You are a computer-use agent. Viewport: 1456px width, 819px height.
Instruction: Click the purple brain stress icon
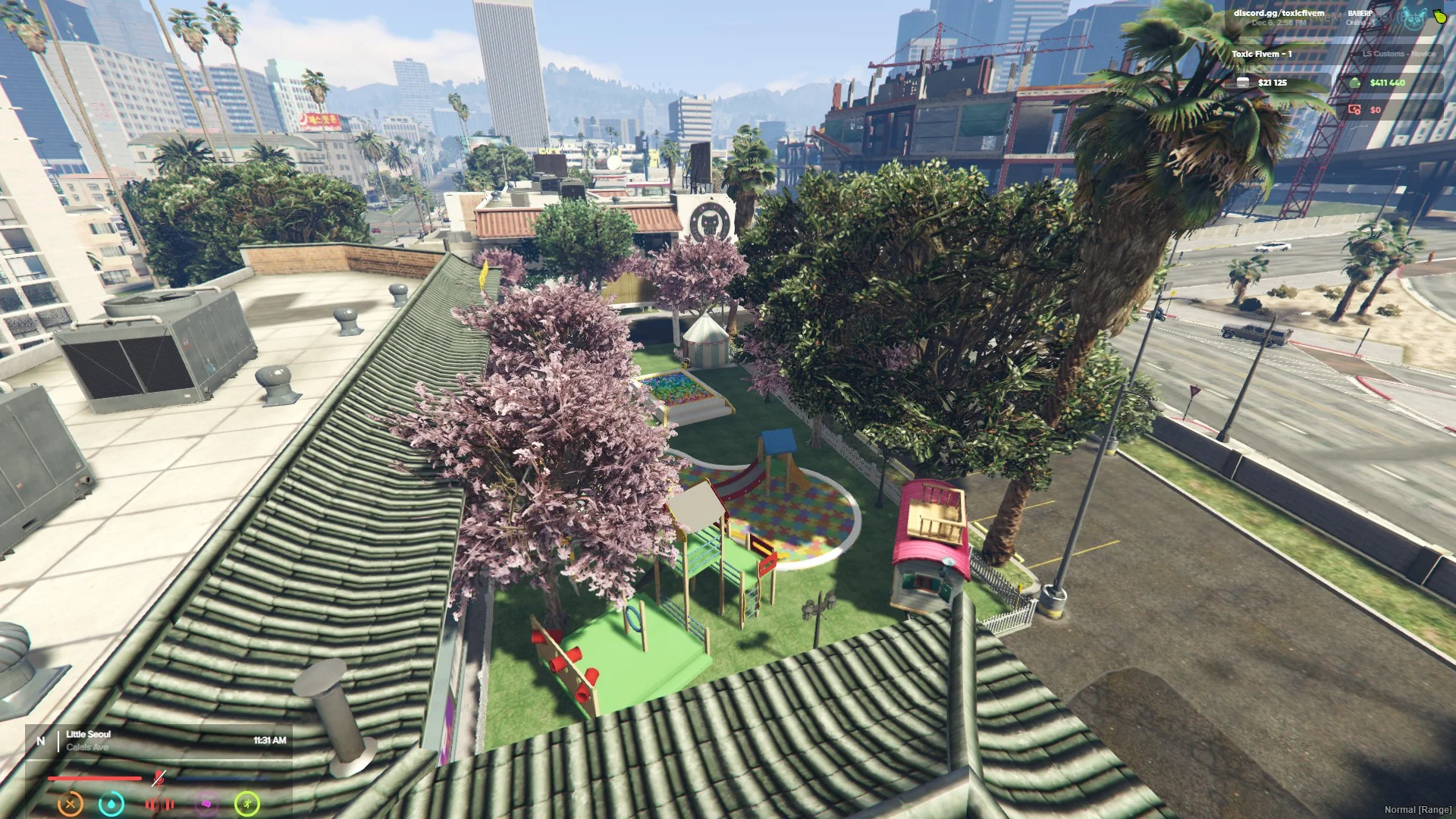pos(206,804)
